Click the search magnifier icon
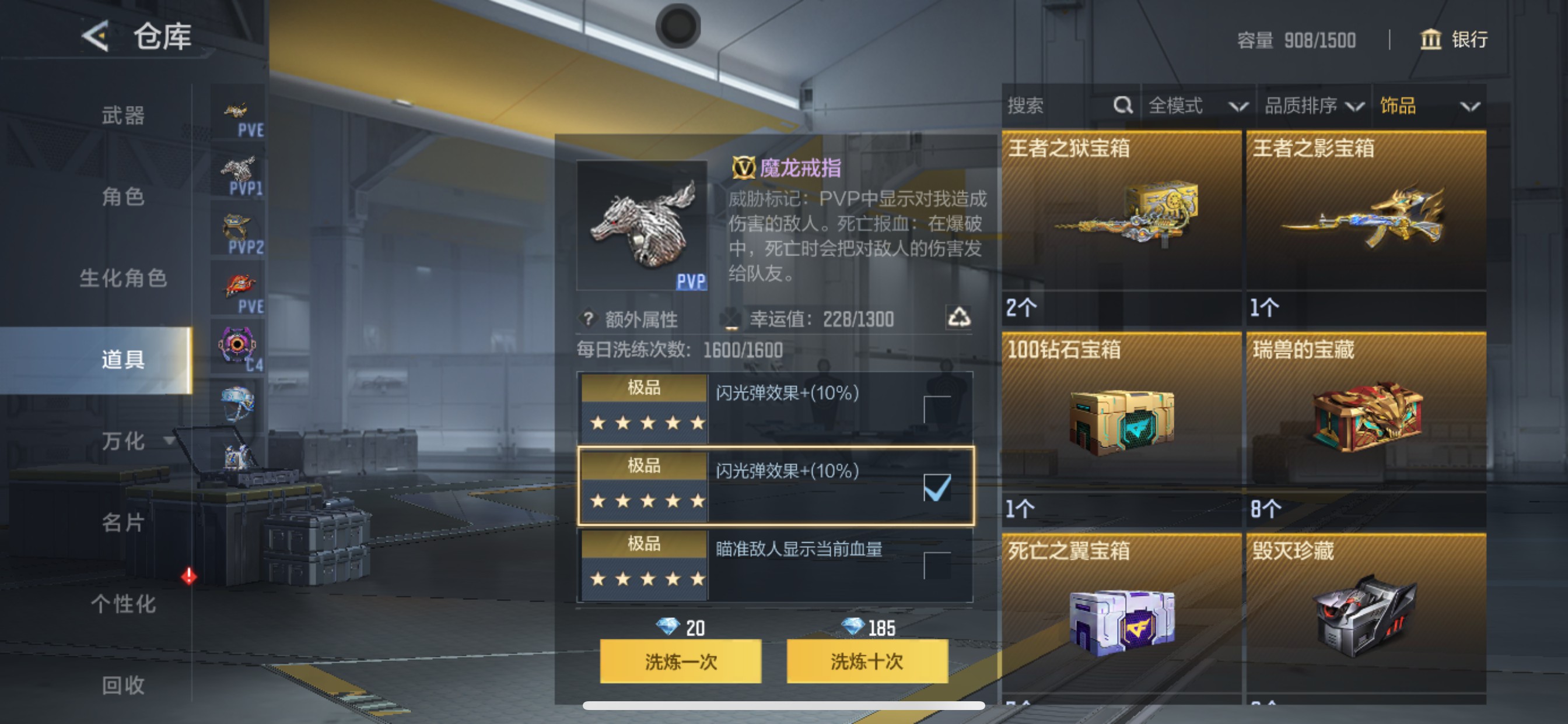This screenshot has width=1568, height=724. [x=1122, y=105]
